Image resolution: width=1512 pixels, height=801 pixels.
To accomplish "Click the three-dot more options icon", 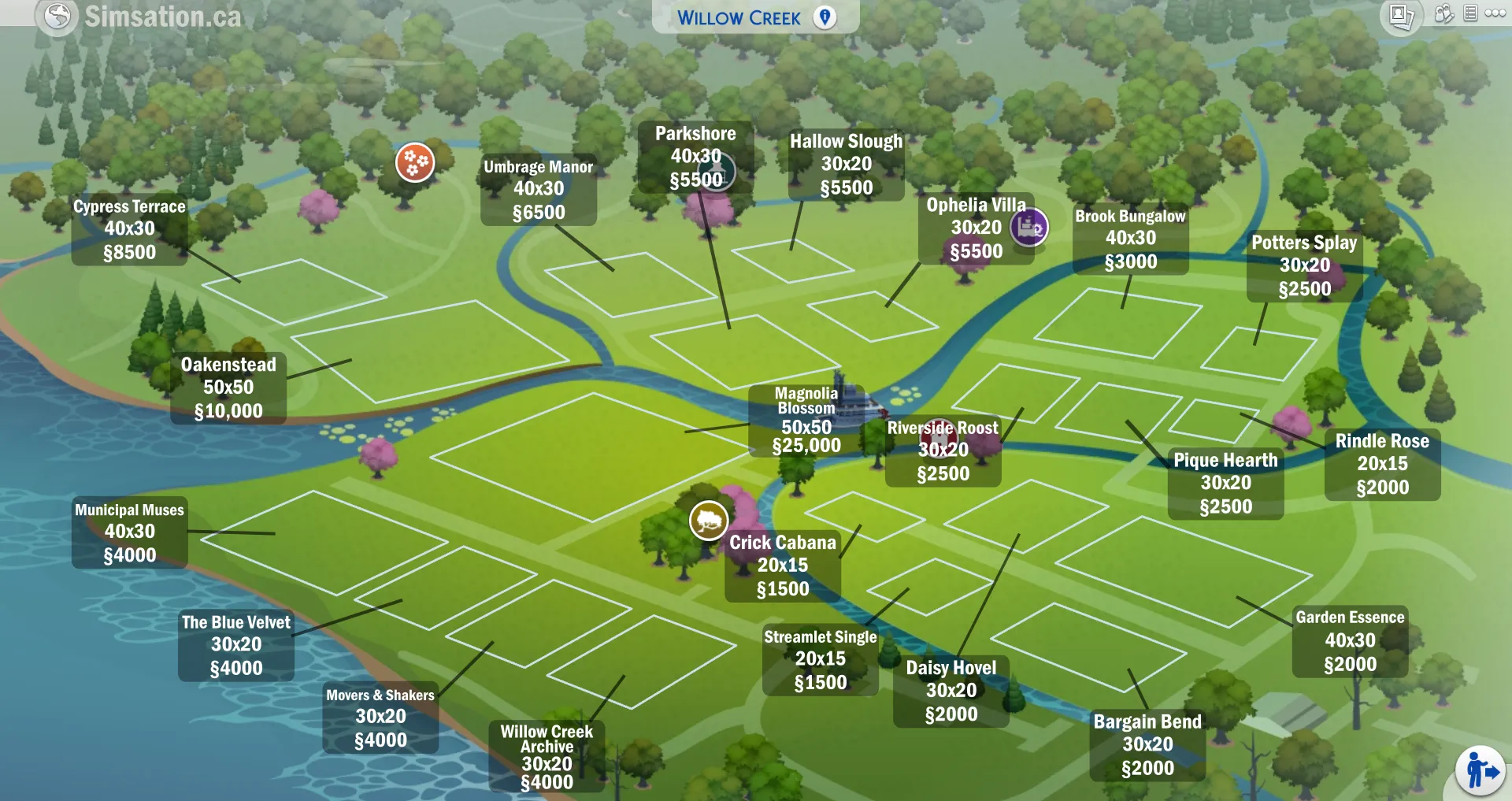I will click(1495, 13).
